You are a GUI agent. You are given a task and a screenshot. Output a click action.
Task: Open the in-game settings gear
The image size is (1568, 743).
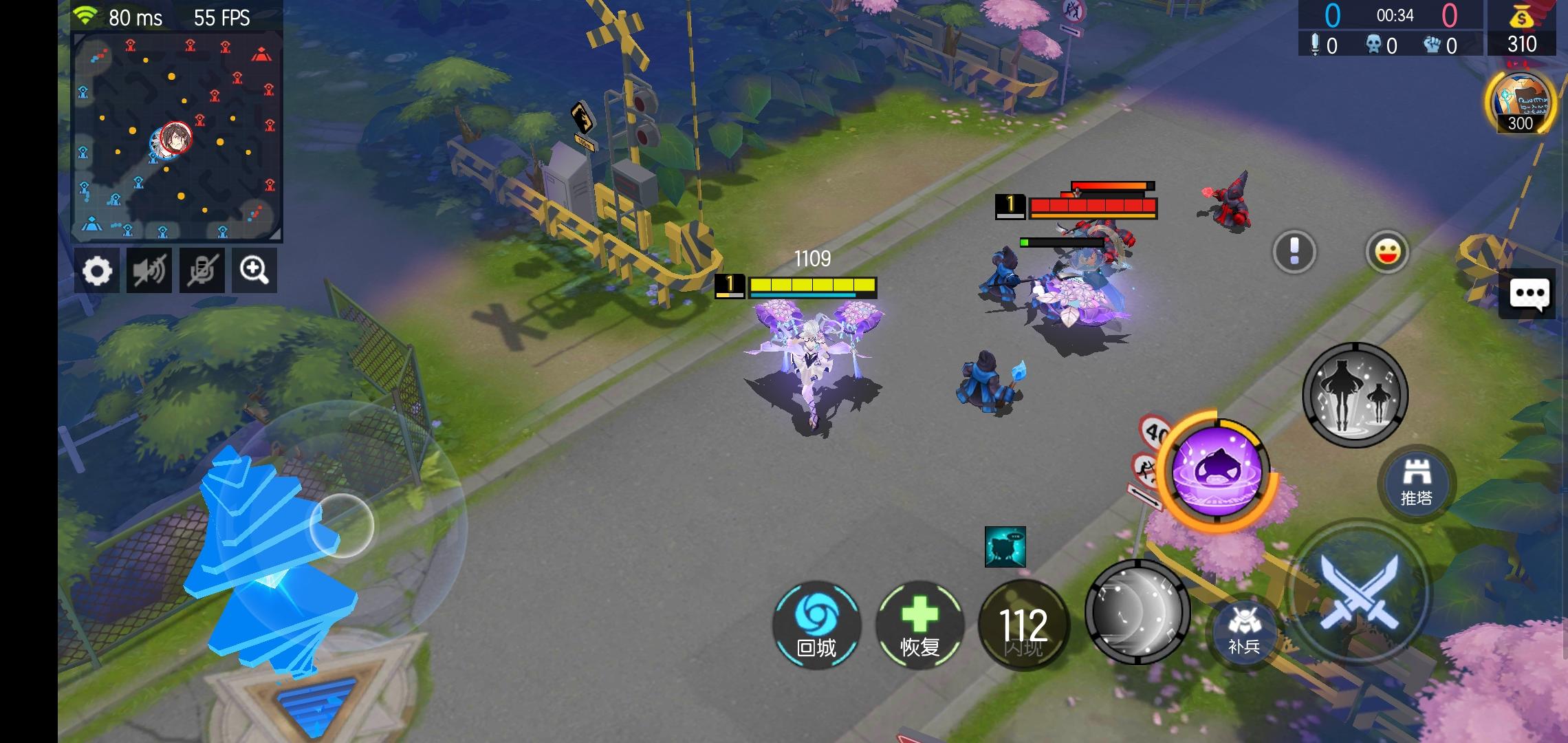tap(98, 270)
